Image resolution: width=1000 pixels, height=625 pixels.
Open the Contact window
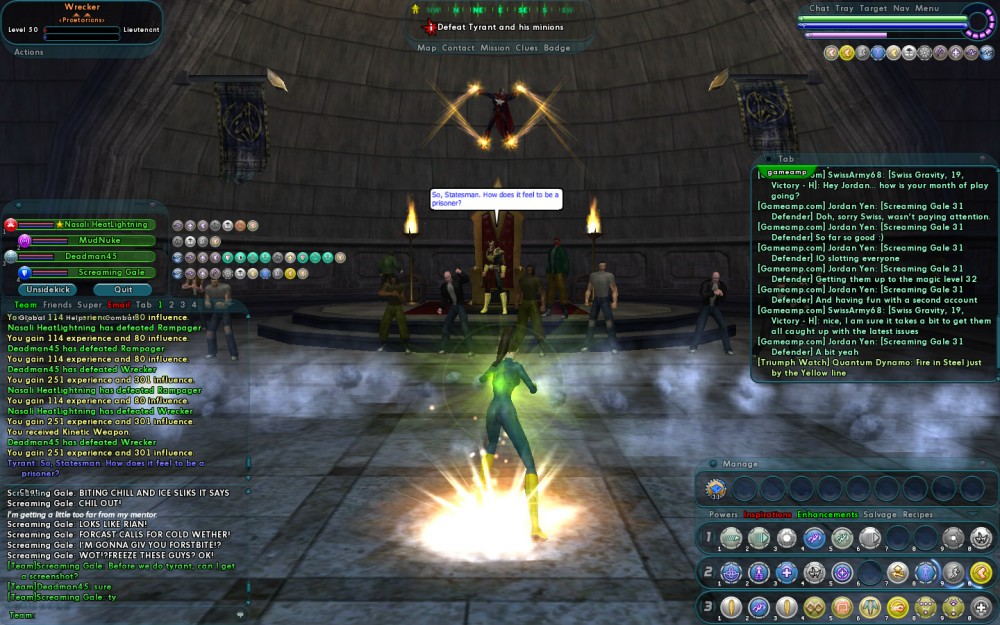[x=459, y=48]
